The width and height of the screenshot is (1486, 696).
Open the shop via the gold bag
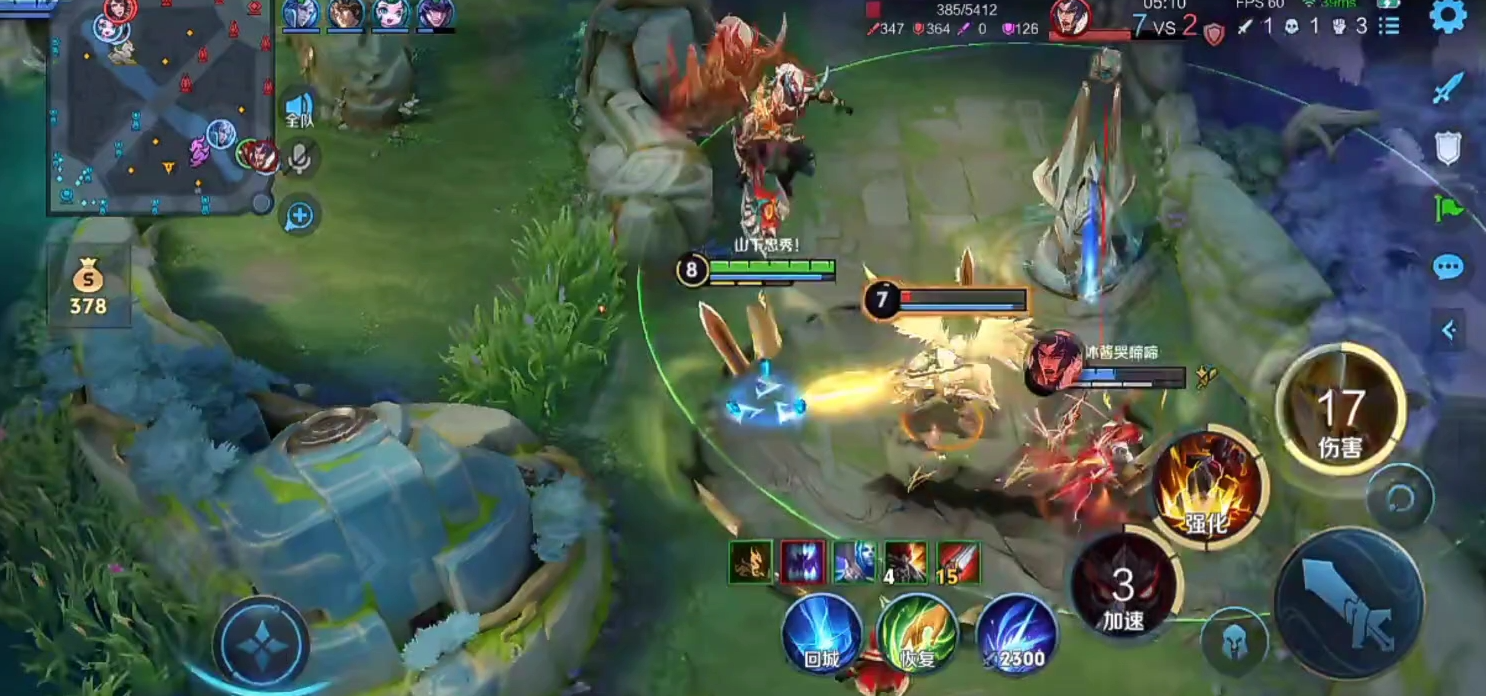pyautogui.click(x=88, y=286)
